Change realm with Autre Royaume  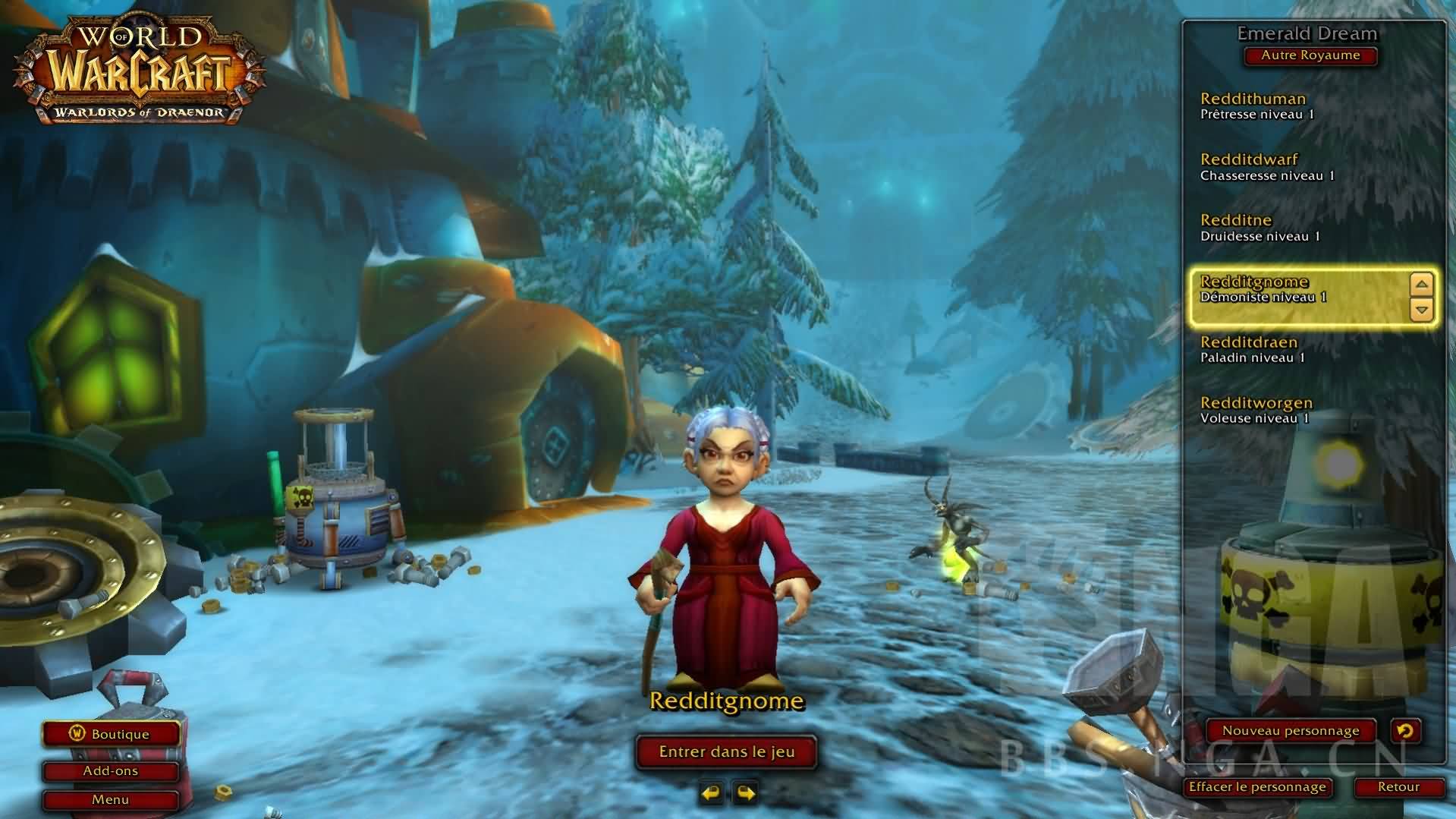point(1310,55)
